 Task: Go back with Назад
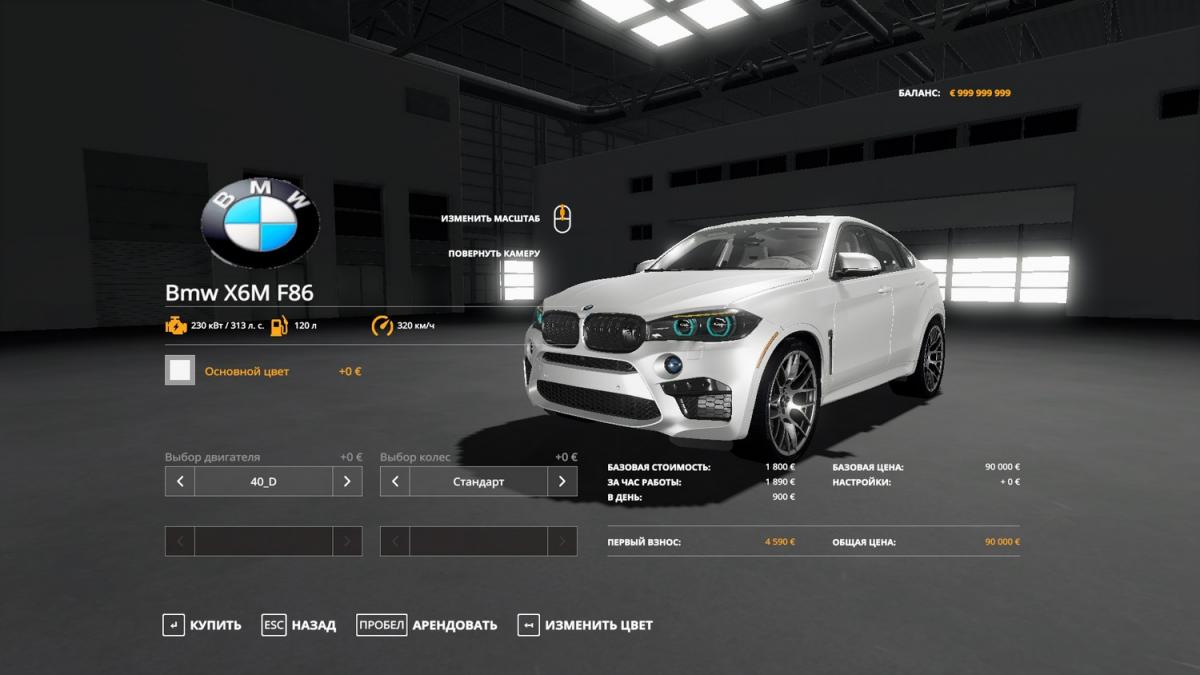point(299,625)
